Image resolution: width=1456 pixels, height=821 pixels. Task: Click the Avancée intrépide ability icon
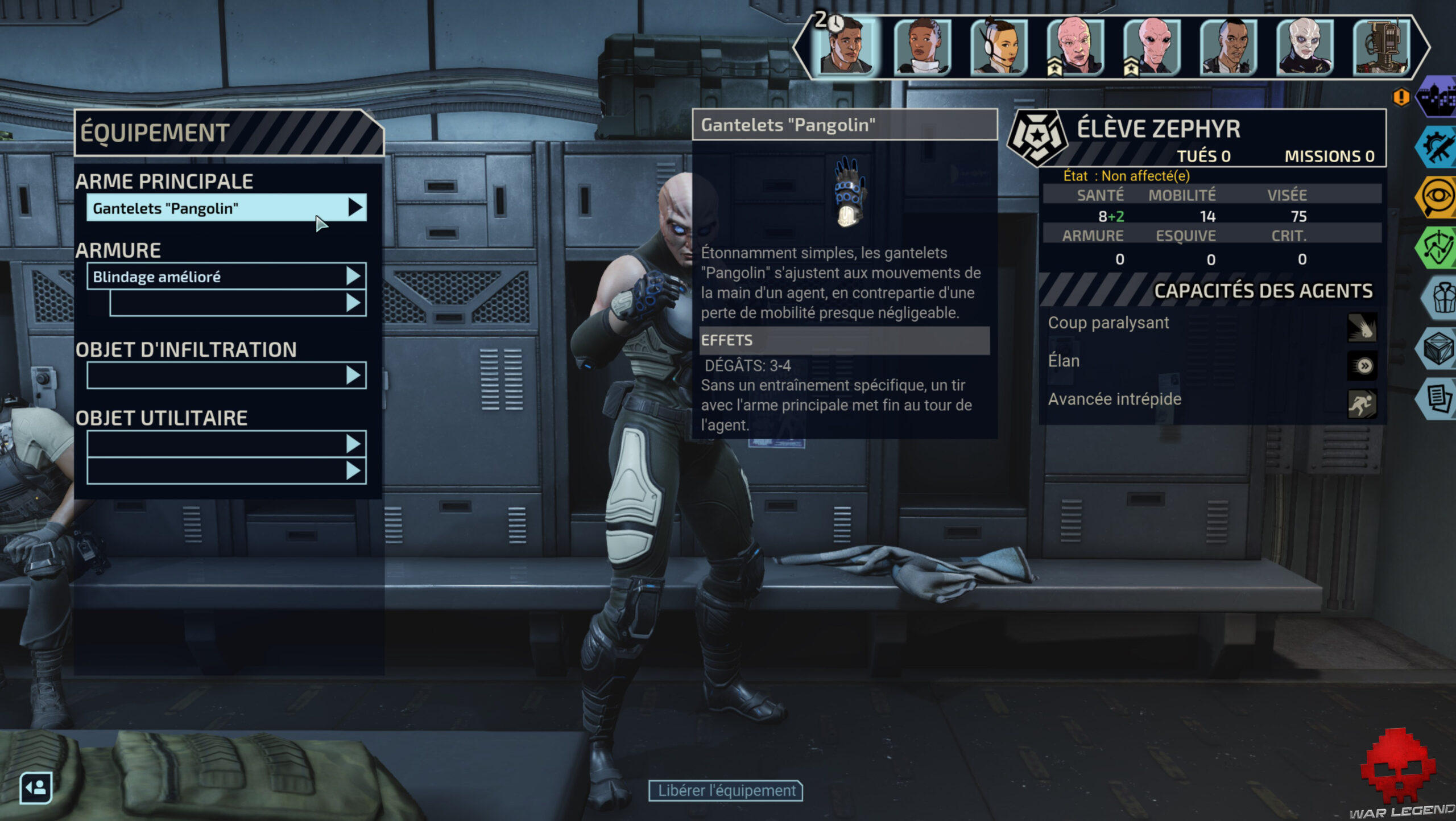point(1362,404)
